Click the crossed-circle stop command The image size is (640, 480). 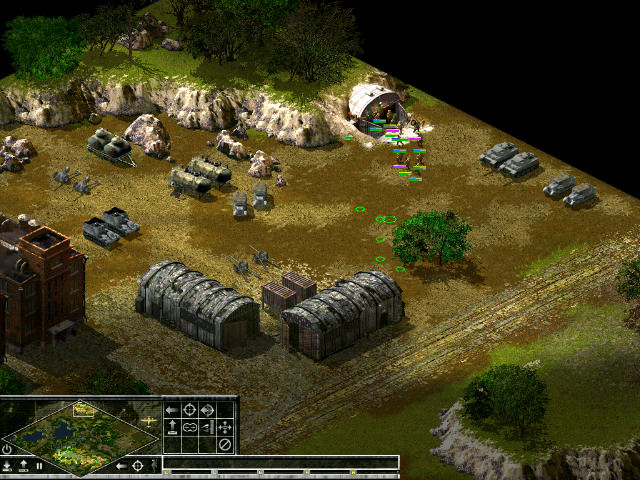[x=225, y=444]
